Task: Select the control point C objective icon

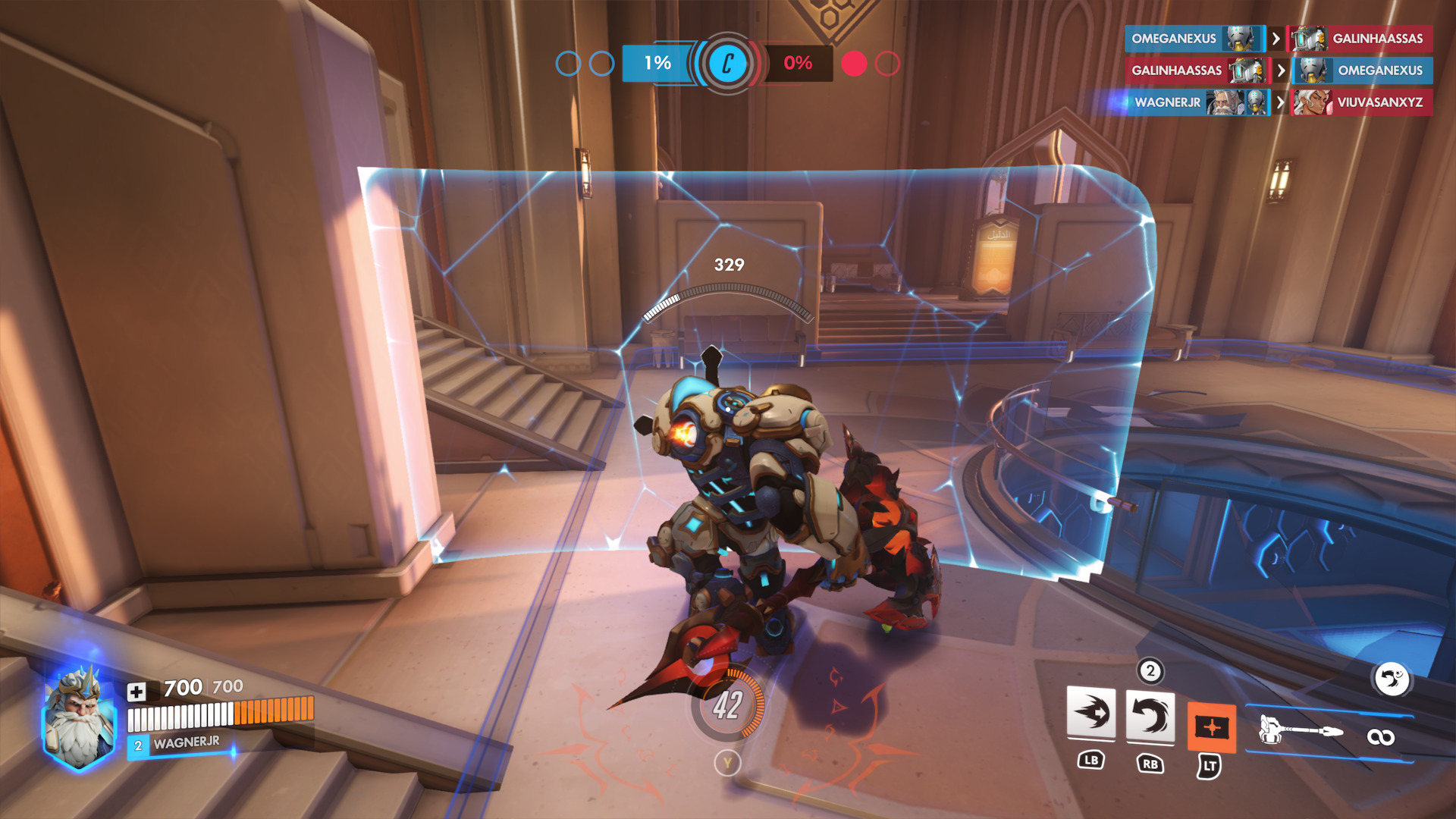Action: (x=727, y=63)
